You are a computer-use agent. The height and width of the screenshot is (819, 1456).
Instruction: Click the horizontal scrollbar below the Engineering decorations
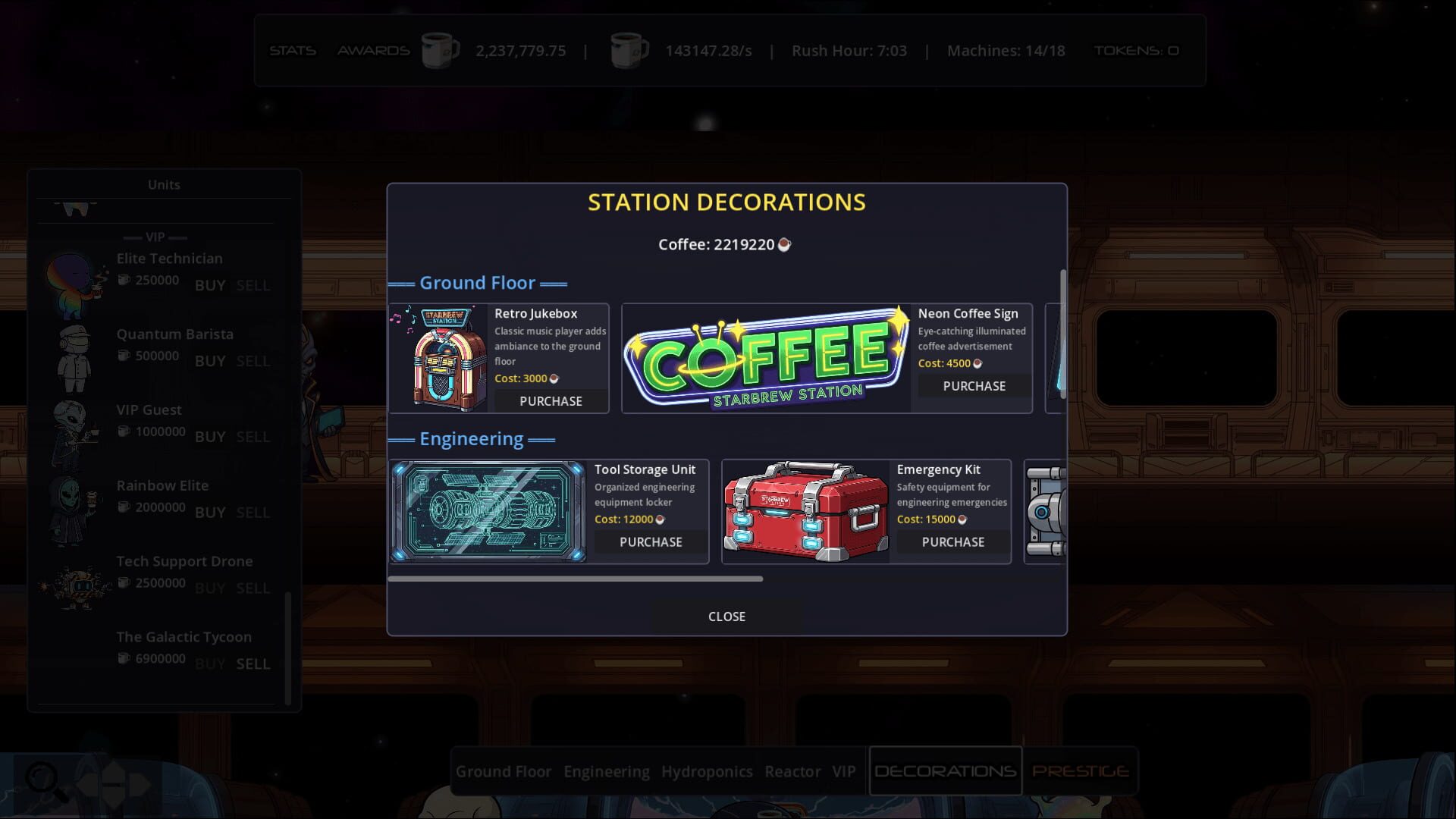pos(576,578)
